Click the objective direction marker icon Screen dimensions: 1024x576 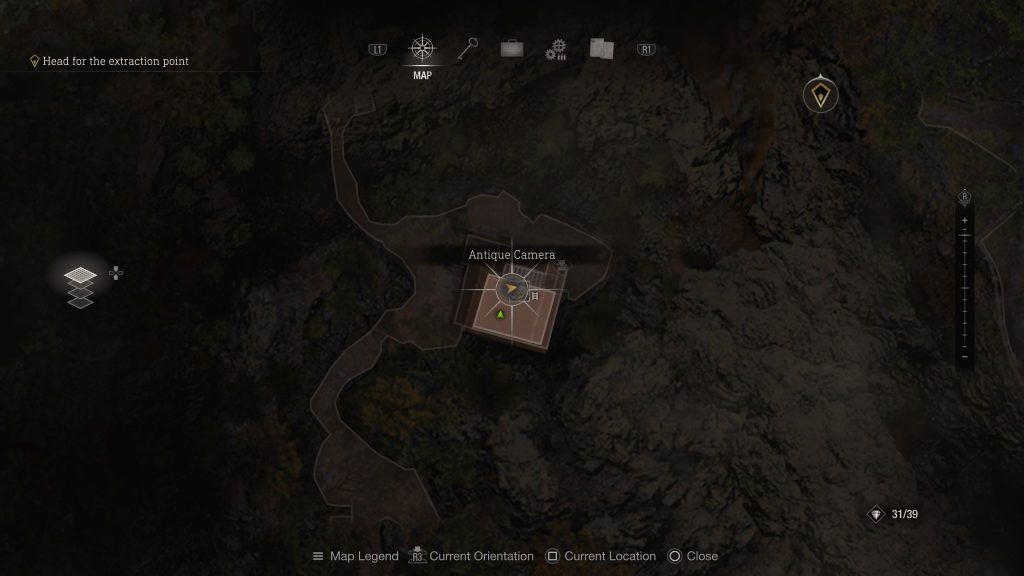tap(820, 96)
